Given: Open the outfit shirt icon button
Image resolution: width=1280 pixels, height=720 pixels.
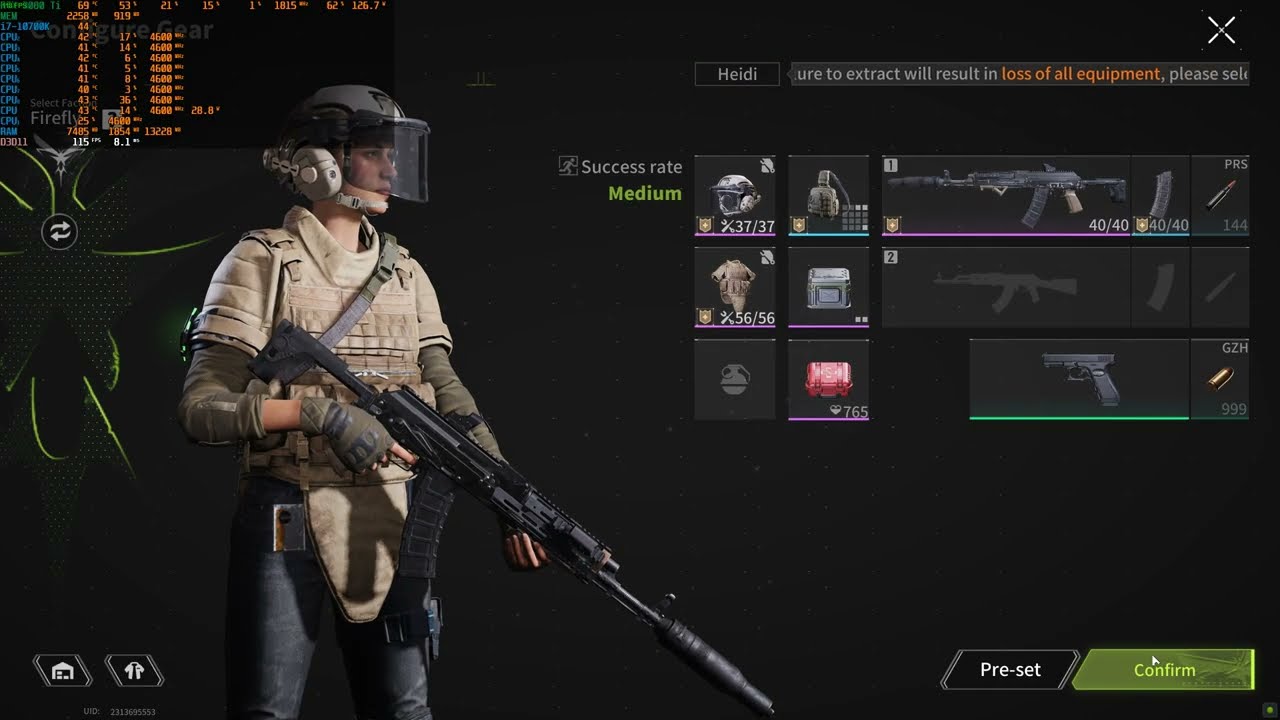Looking at the screenshot, I should pyautogui.click(x=134, y=671).
